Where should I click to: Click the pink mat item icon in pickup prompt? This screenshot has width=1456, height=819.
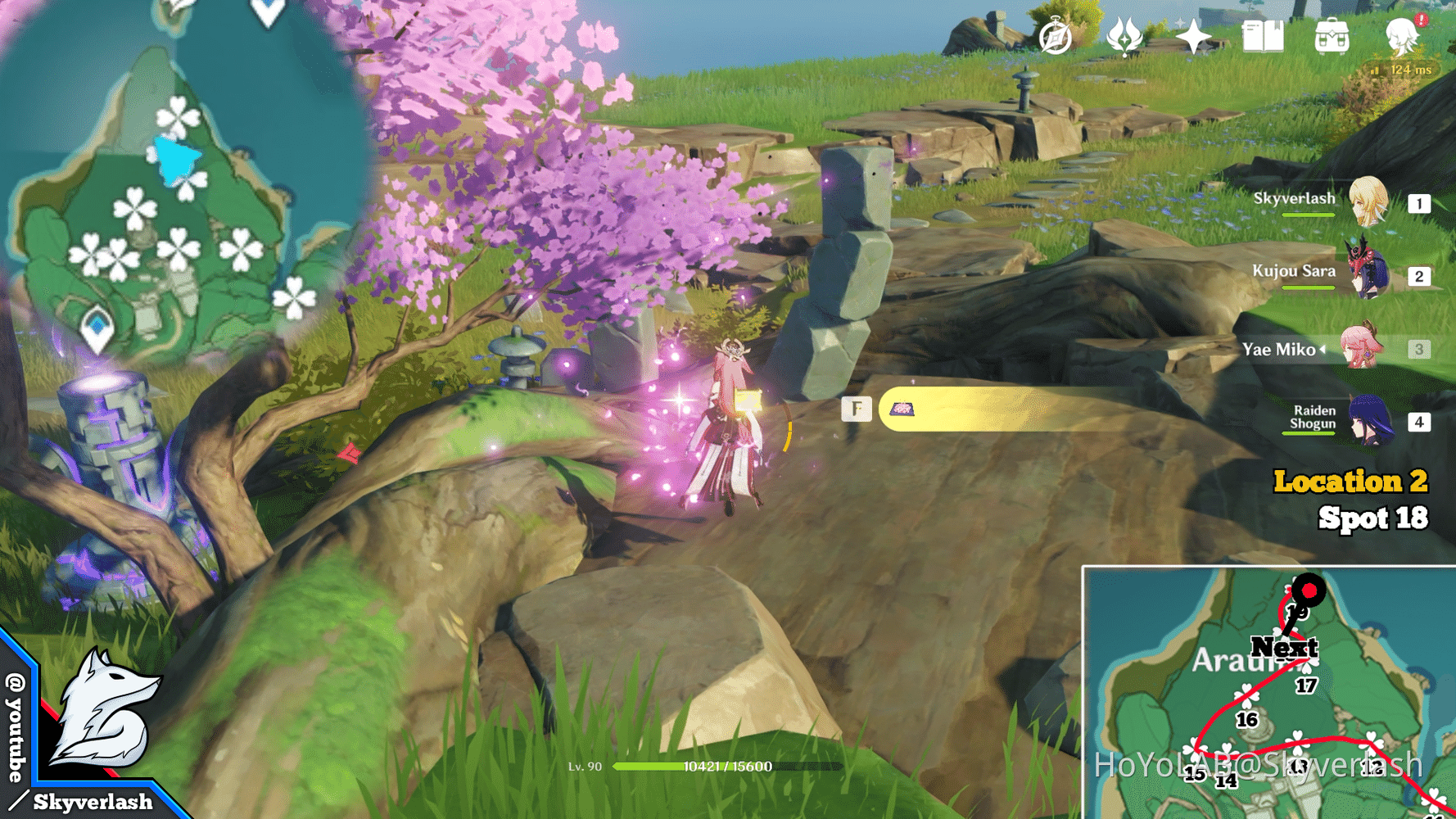point(903,408)
